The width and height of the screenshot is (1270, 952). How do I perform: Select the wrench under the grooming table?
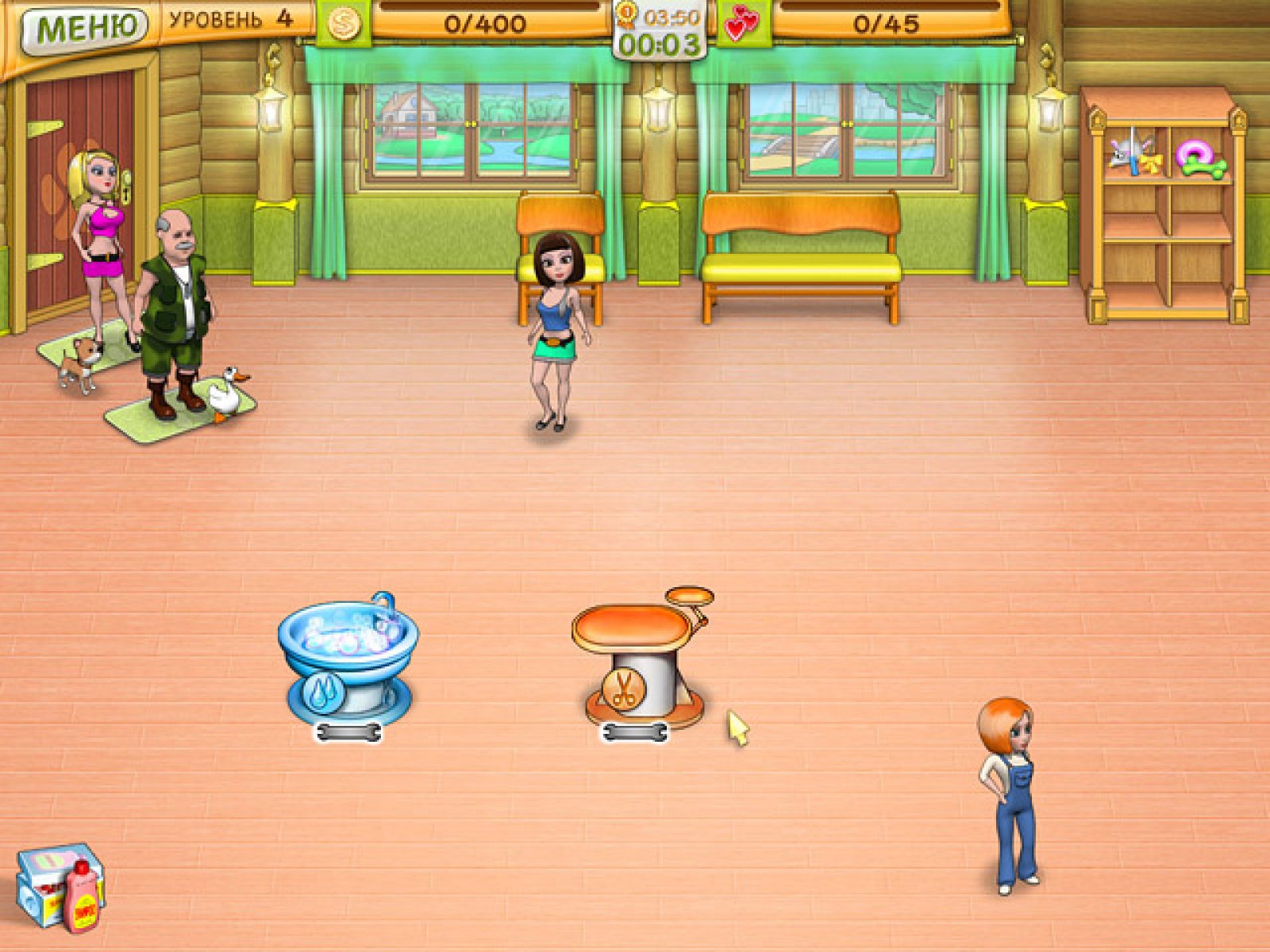click(634, 733)
